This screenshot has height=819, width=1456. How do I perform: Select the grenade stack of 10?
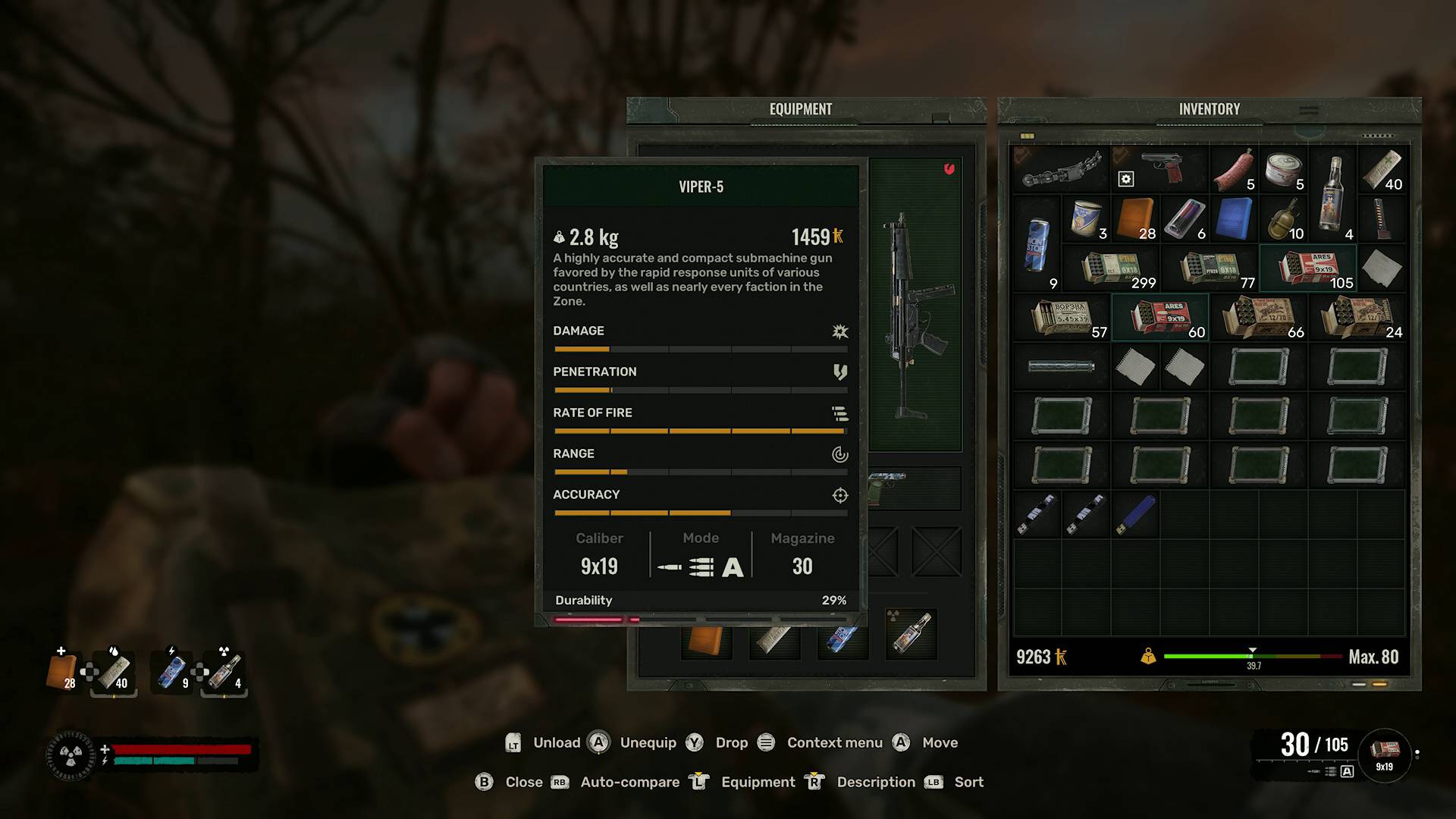click(1283, 219)
